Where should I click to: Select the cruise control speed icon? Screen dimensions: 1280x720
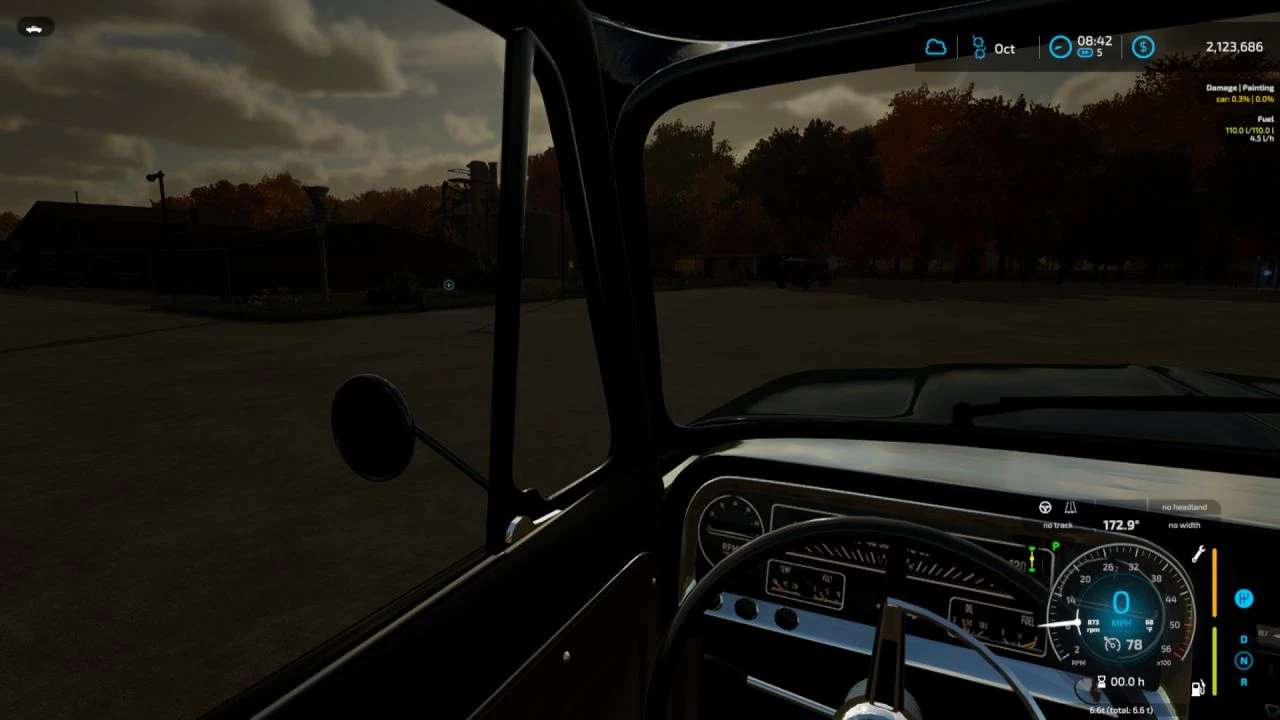point(1112,645)
